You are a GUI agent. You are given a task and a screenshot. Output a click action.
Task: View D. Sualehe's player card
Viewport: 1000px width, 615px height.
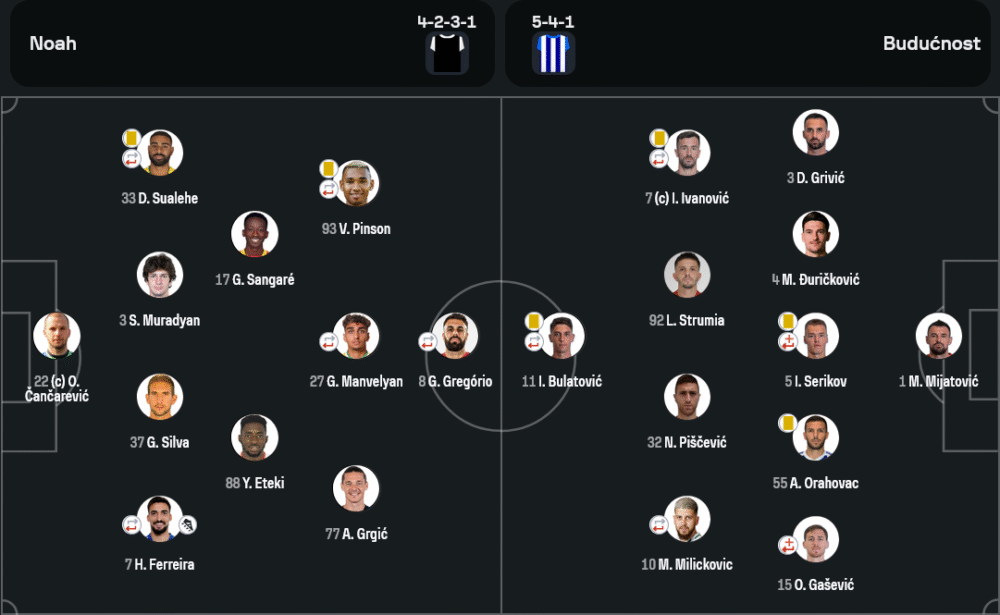pyautogui.click(x=160, y=153)
